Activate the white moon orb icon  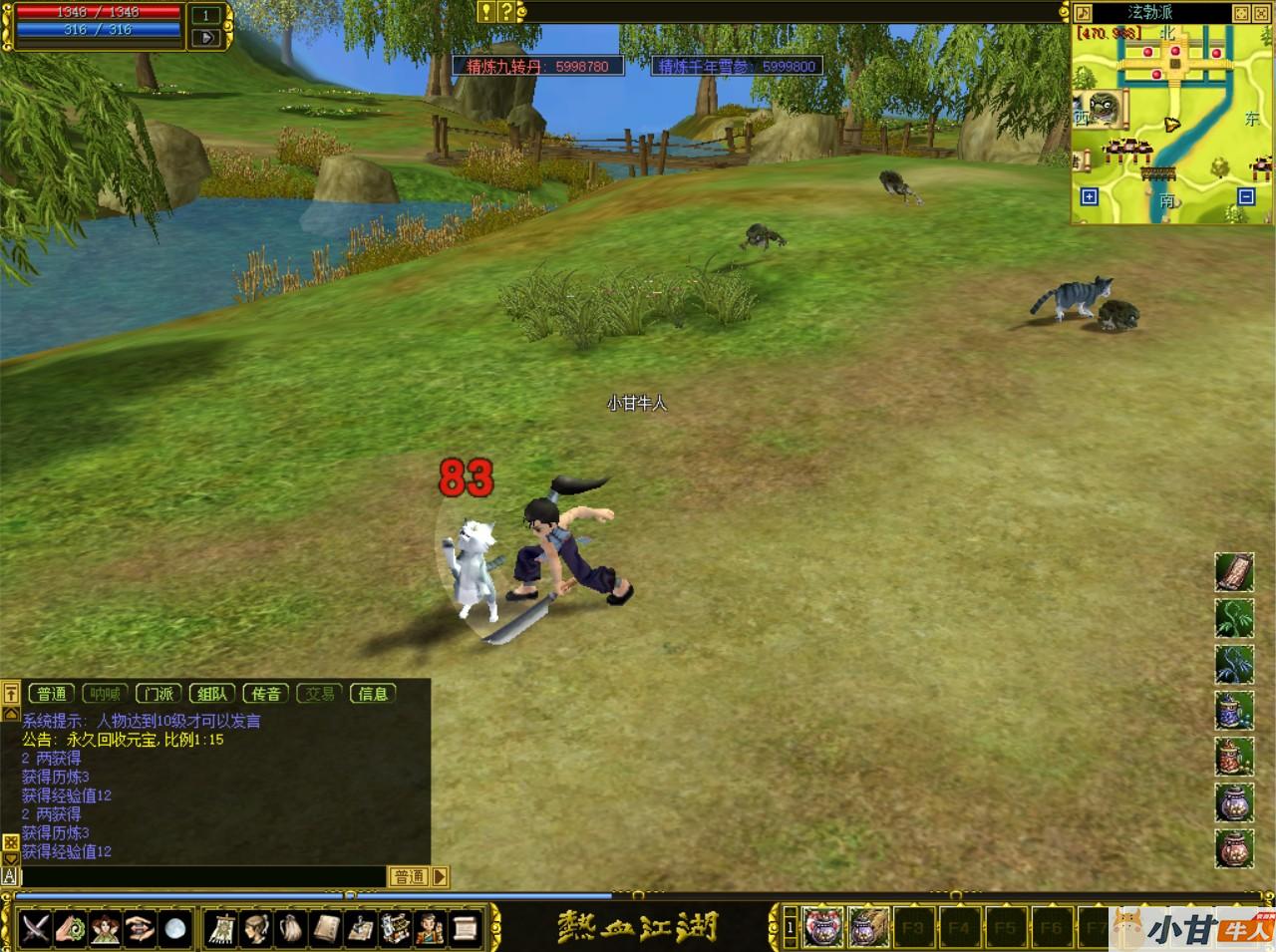[175, 928]
